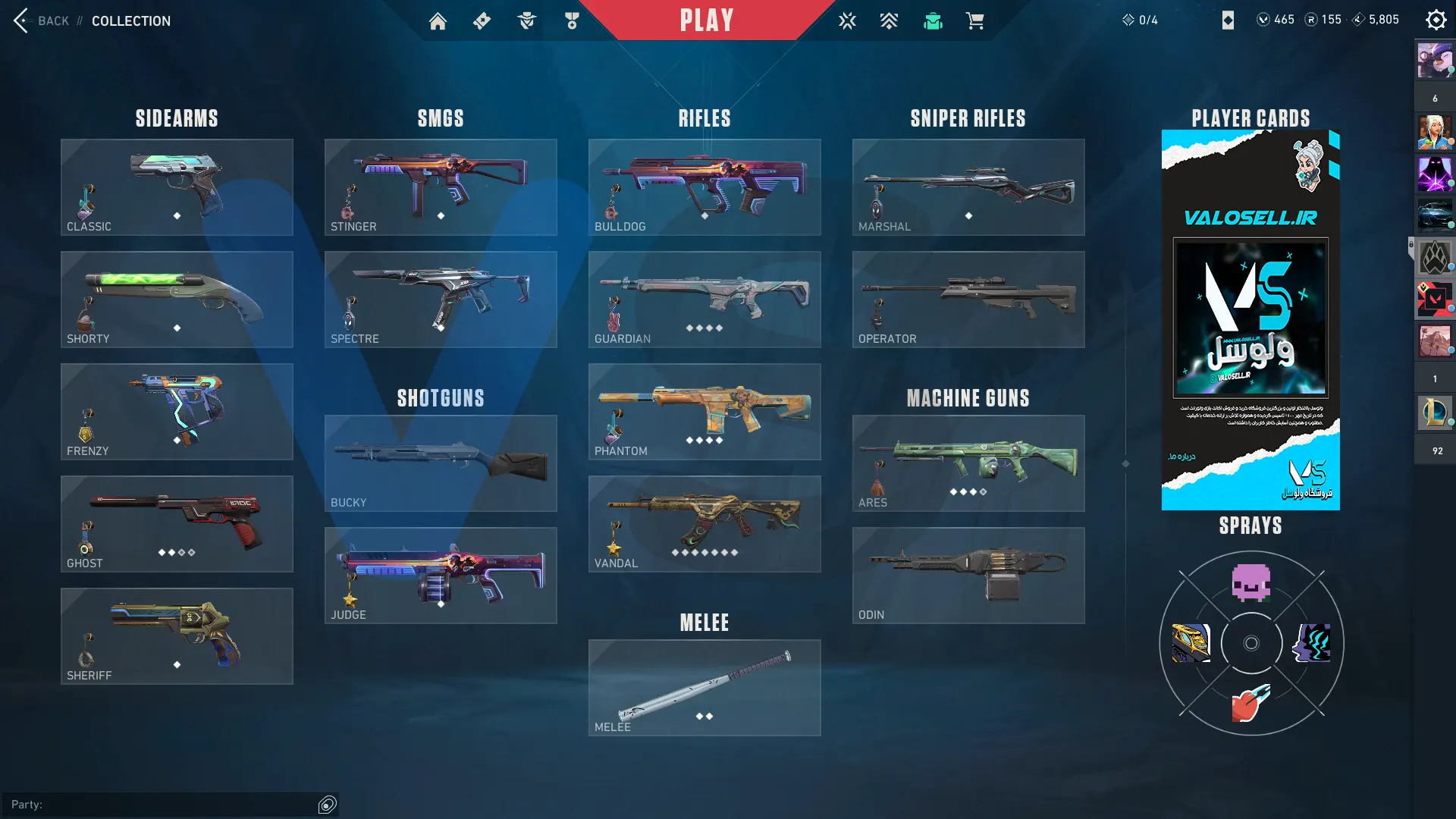
Task: Choose the Ghost weapon tile
Action: coord(177,524)
